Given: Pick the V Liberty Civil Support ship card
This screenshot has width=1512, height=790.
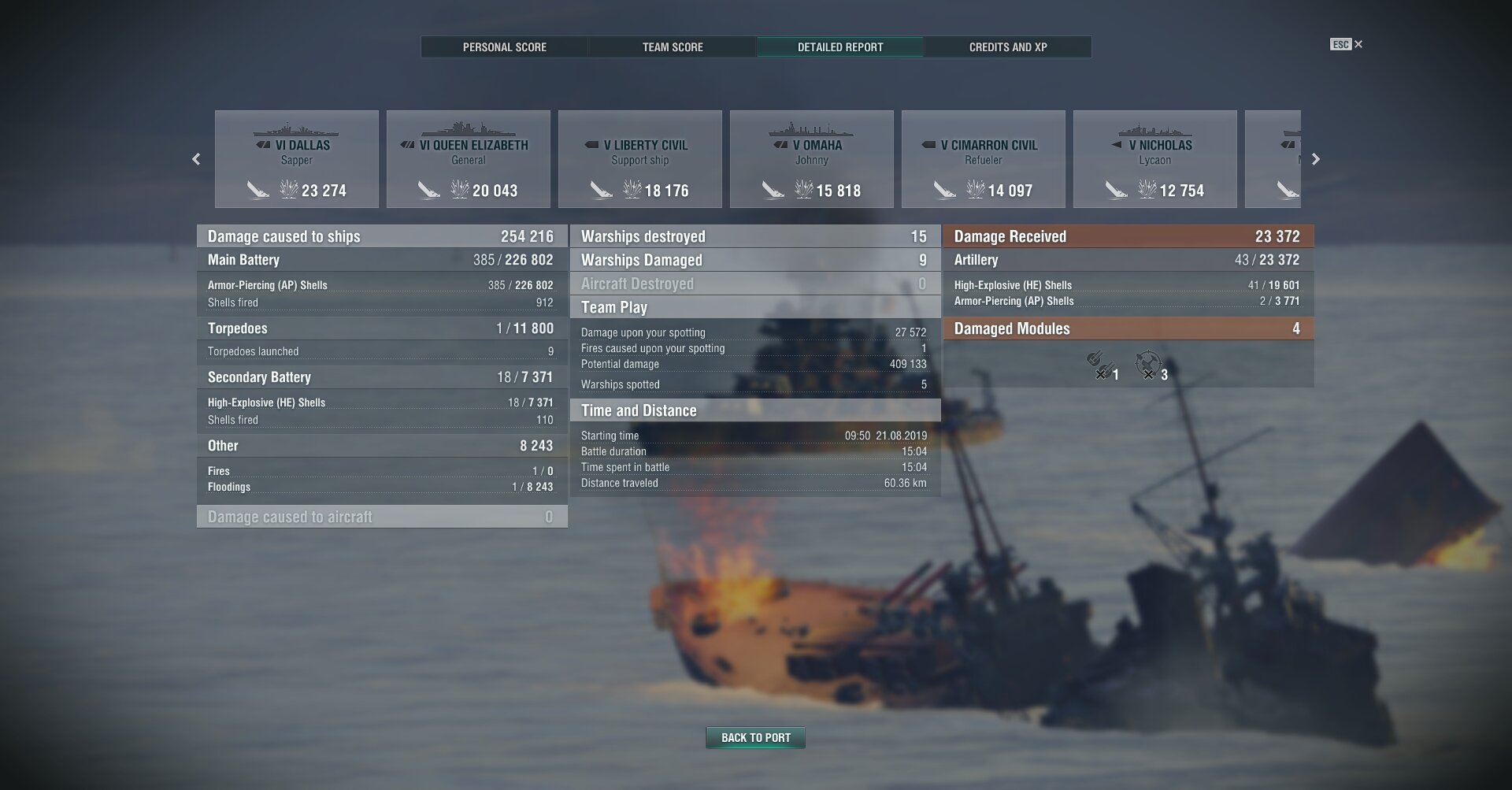Looking at the screenshot, I should click(640, 159).
